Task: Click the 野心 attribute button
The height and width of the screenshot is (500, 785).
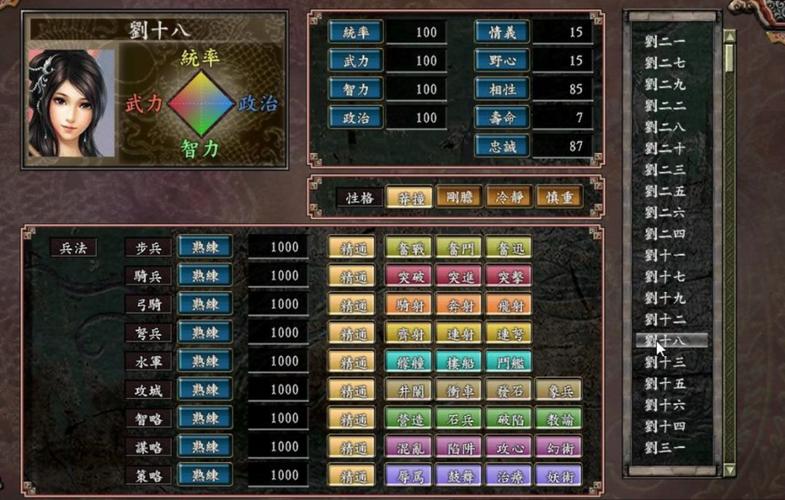Action: pos(501,61)
